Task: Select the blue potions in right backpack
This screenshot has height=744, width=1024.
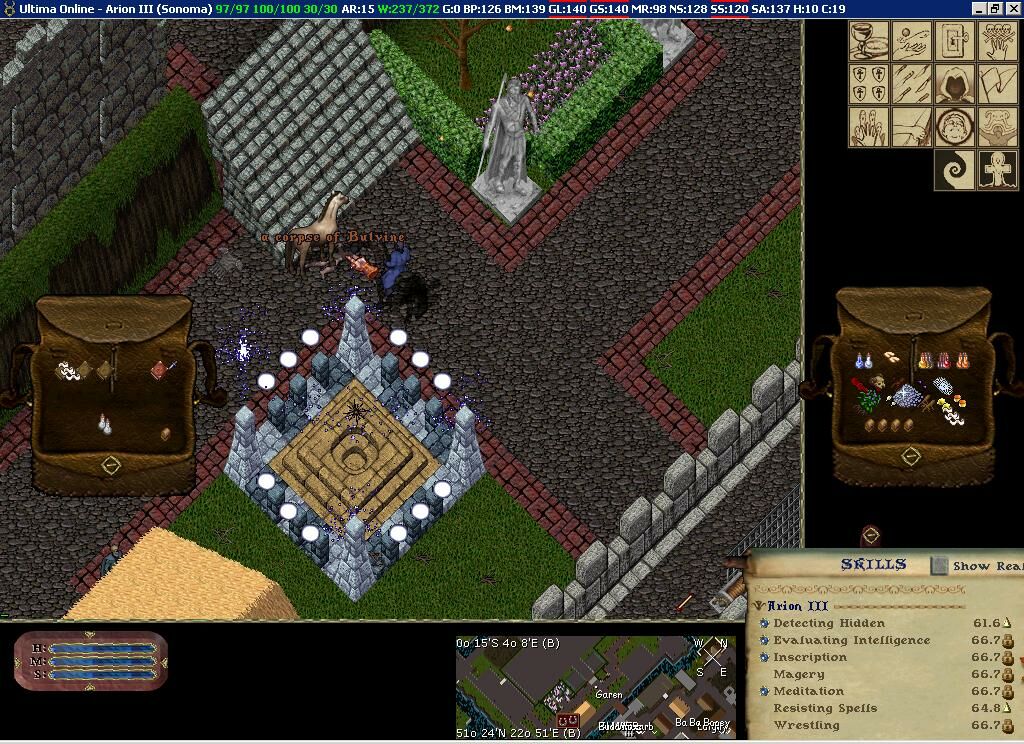Action: [x=863, y=360]
